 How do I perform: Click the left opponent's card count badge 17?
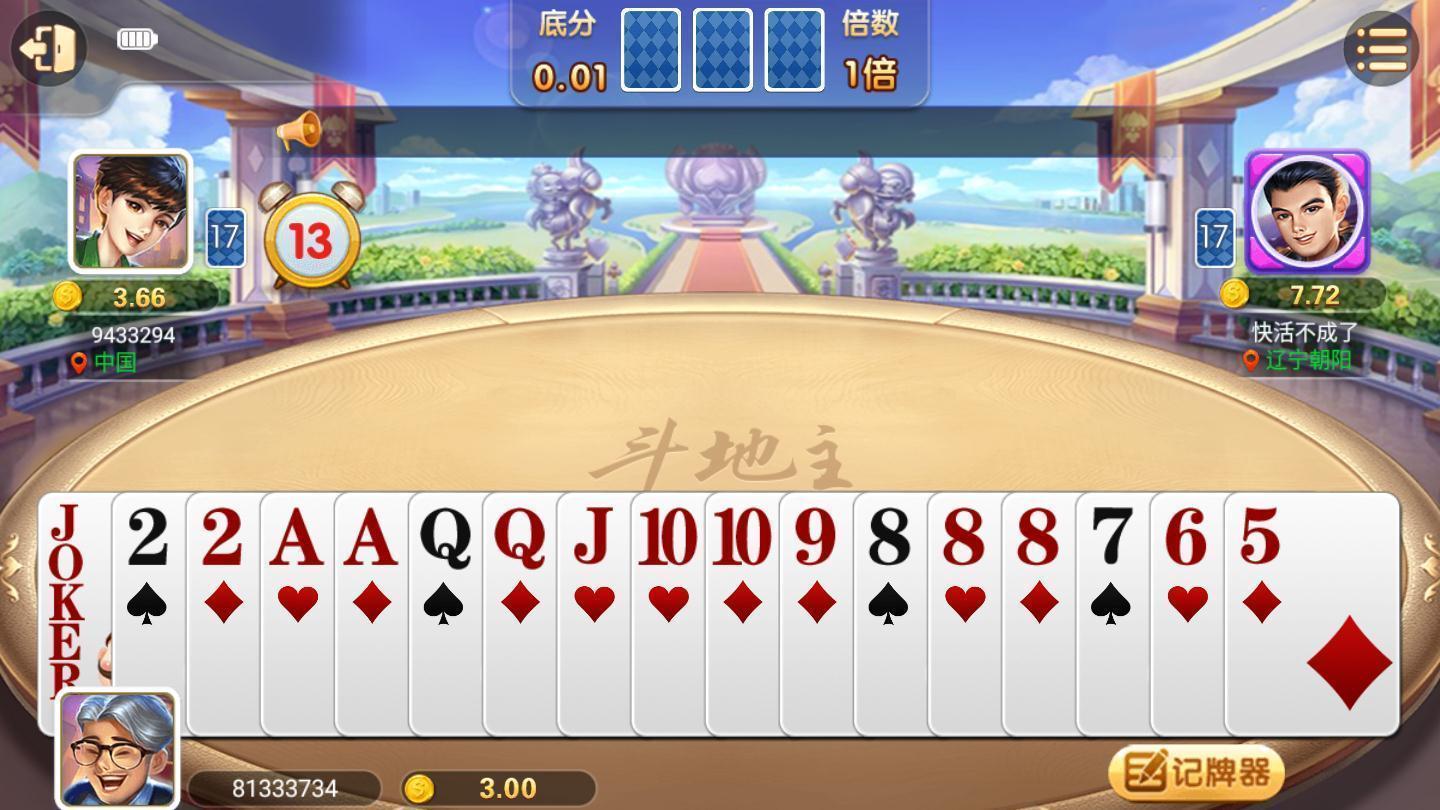coord(228,237)
